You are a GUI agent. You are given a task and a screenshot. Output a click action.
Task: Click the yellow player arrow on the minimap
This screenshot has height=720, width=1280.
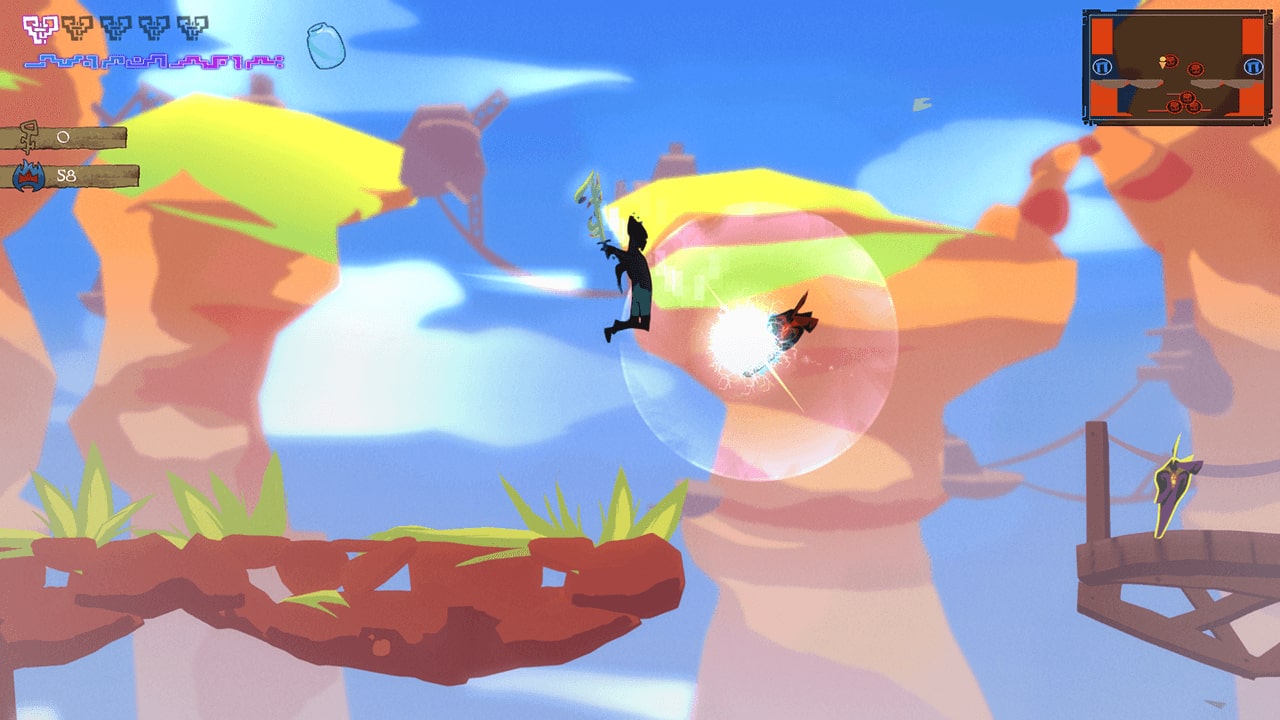coord(1162,63)
